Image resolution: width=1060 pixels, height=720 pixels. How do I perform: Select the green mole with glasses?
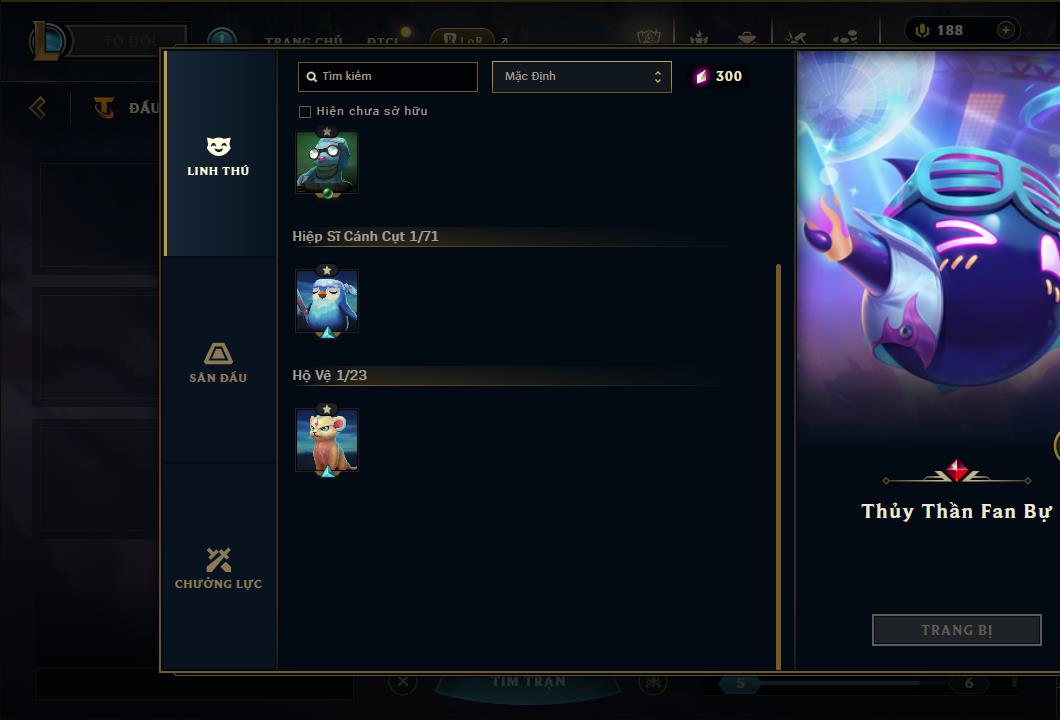pos(327,161)
